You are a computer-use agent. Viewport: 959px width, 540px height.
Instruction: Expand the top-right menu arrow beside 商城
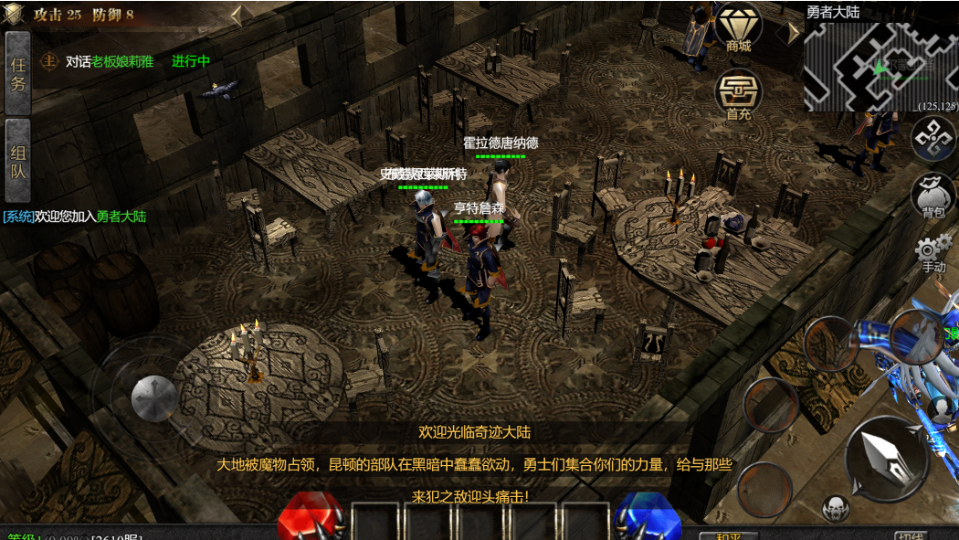(794, 32)
